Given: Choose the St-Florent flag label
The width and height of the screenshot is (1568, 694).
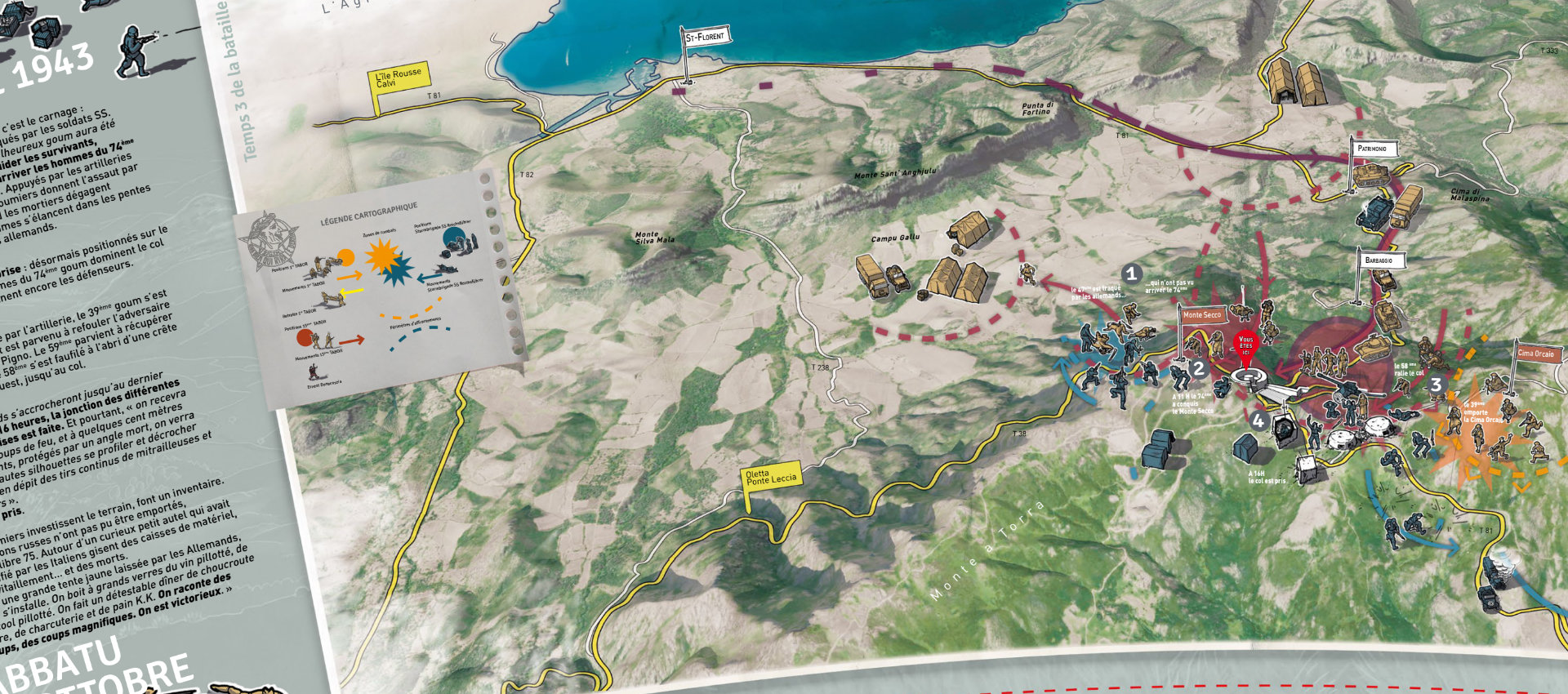Looking at the screenshot, I should click(x=706, y=37).
